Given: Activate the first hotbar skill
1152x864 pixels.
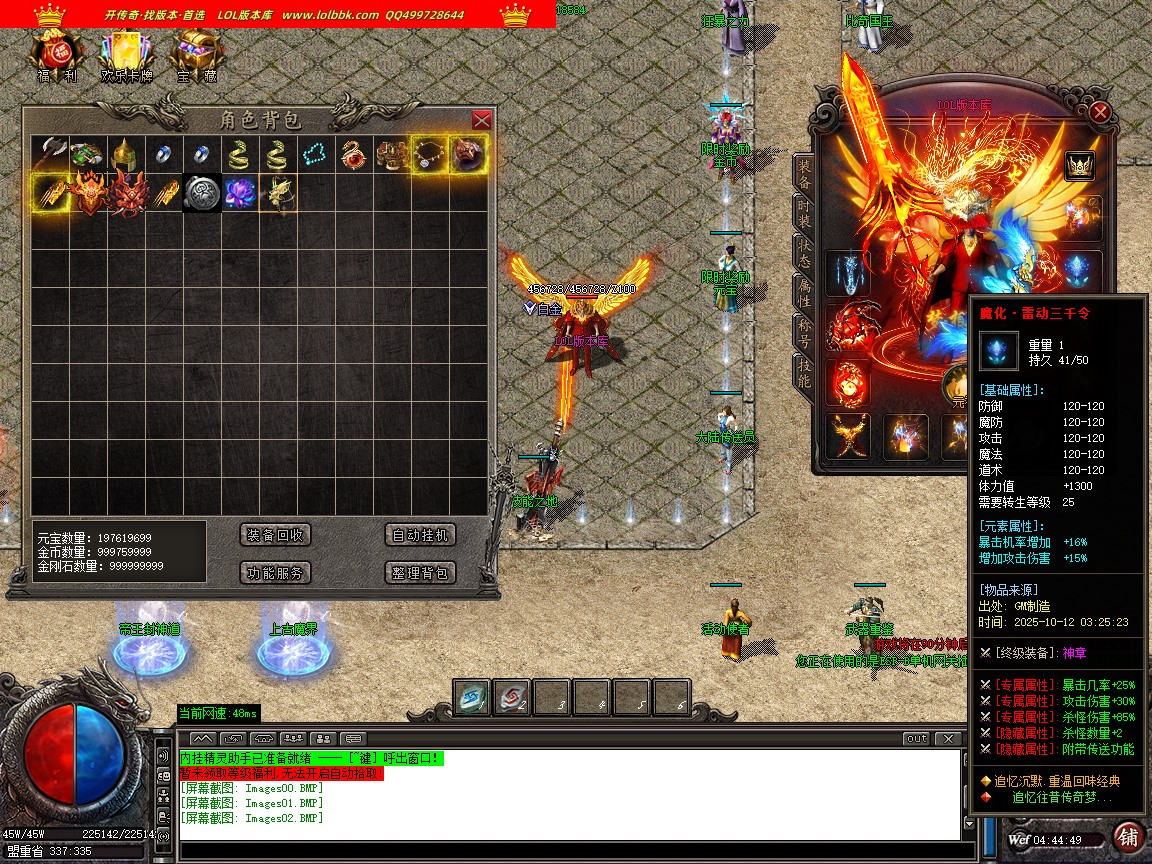Looking at the screenshot, I should (x=472, y=699).
